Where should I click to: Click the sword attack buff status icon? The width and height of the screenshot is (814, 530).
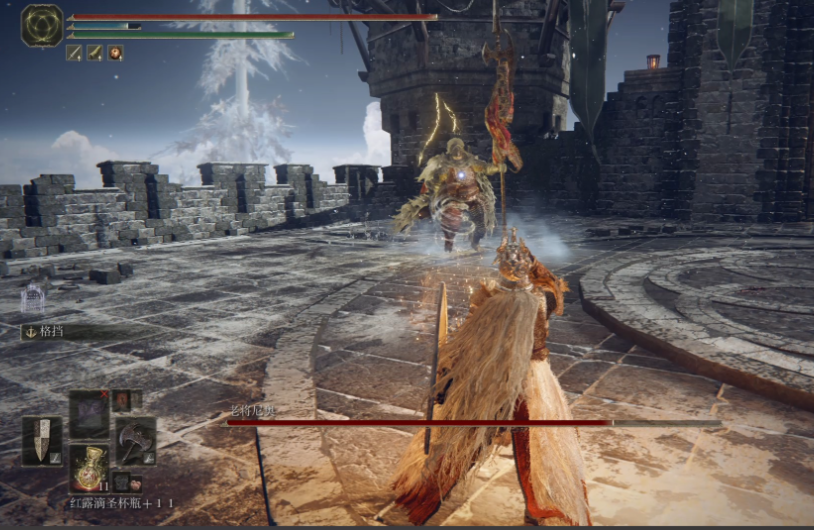[x=74, y=53]
